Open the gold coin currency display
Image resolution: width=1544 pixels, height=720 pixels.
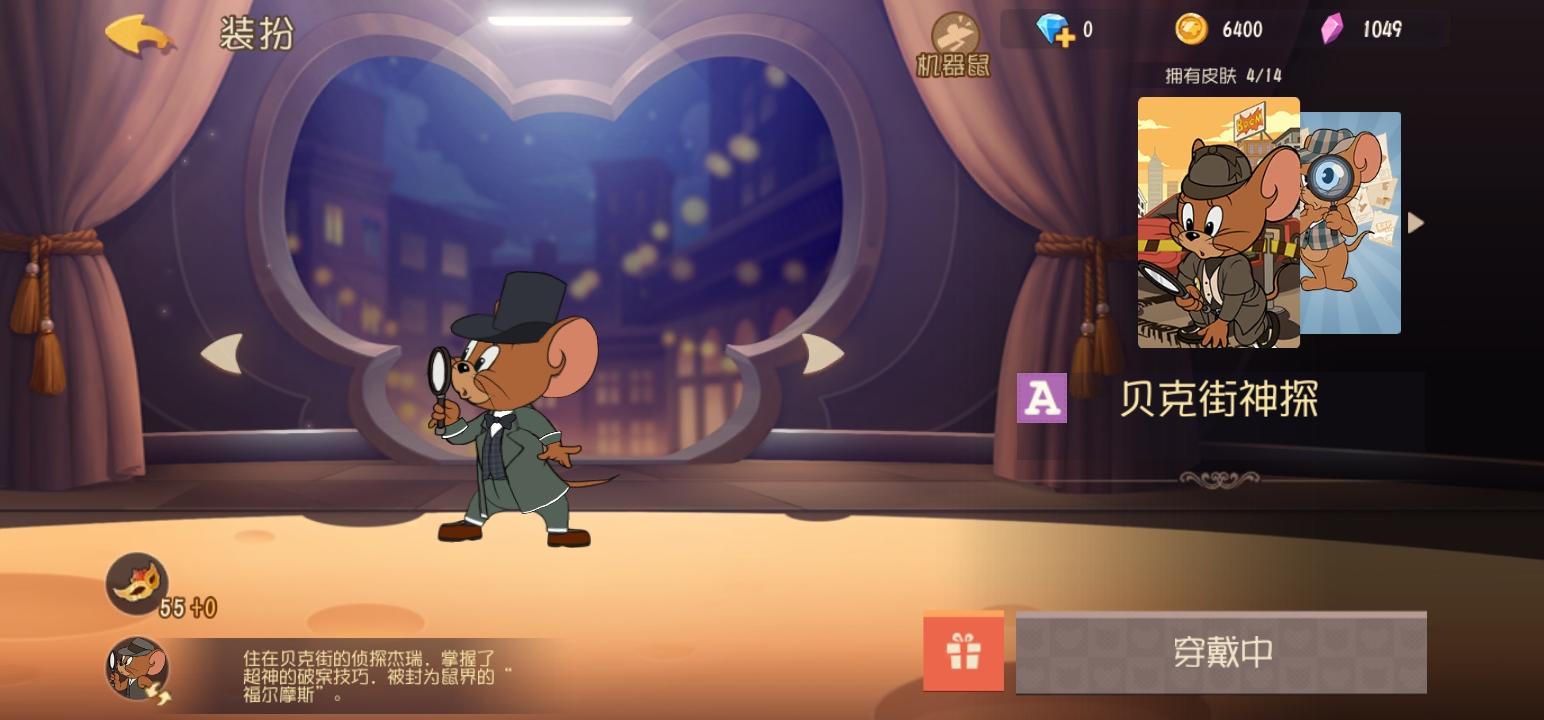(1216, 28)
